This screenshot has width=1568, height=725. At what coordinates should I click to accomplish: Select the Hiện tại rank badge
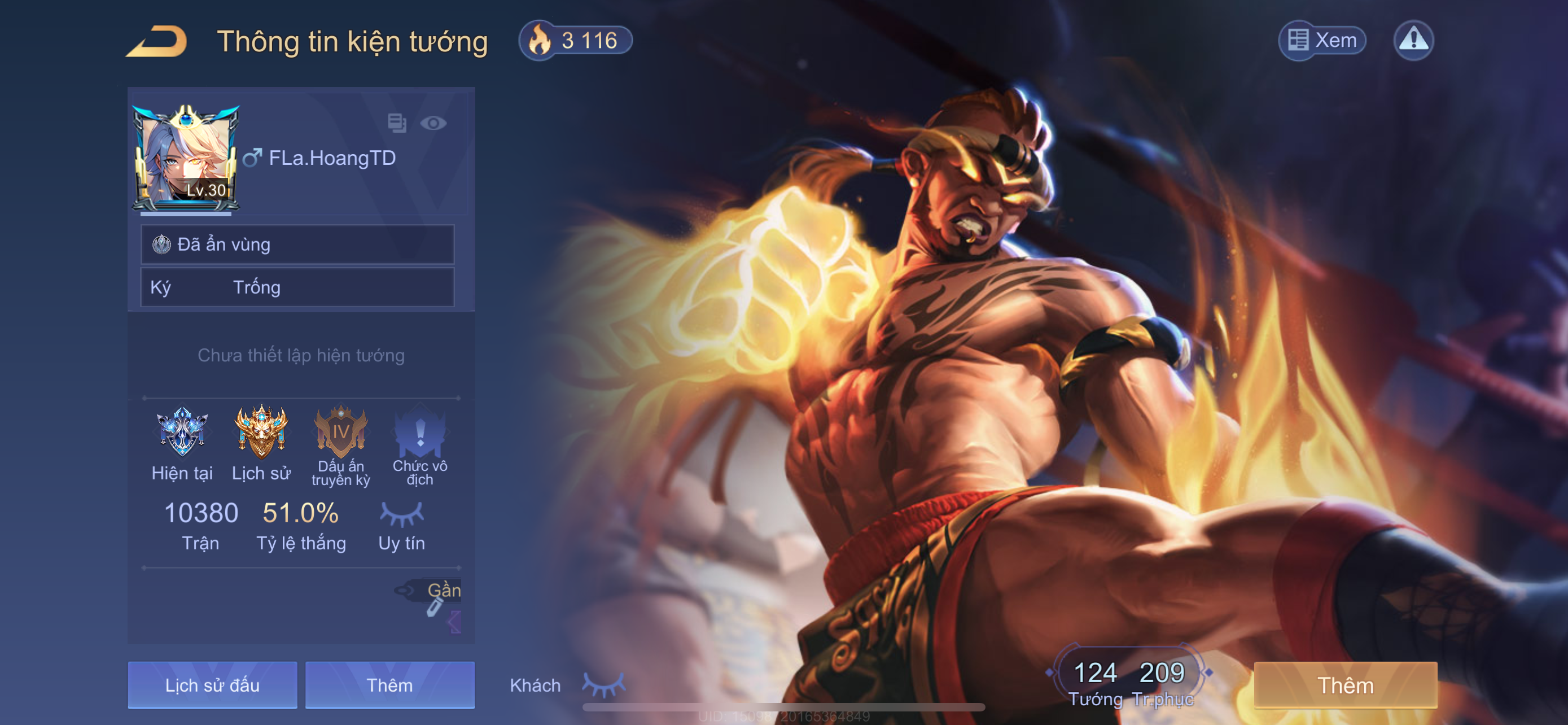(x=182, y=432)
